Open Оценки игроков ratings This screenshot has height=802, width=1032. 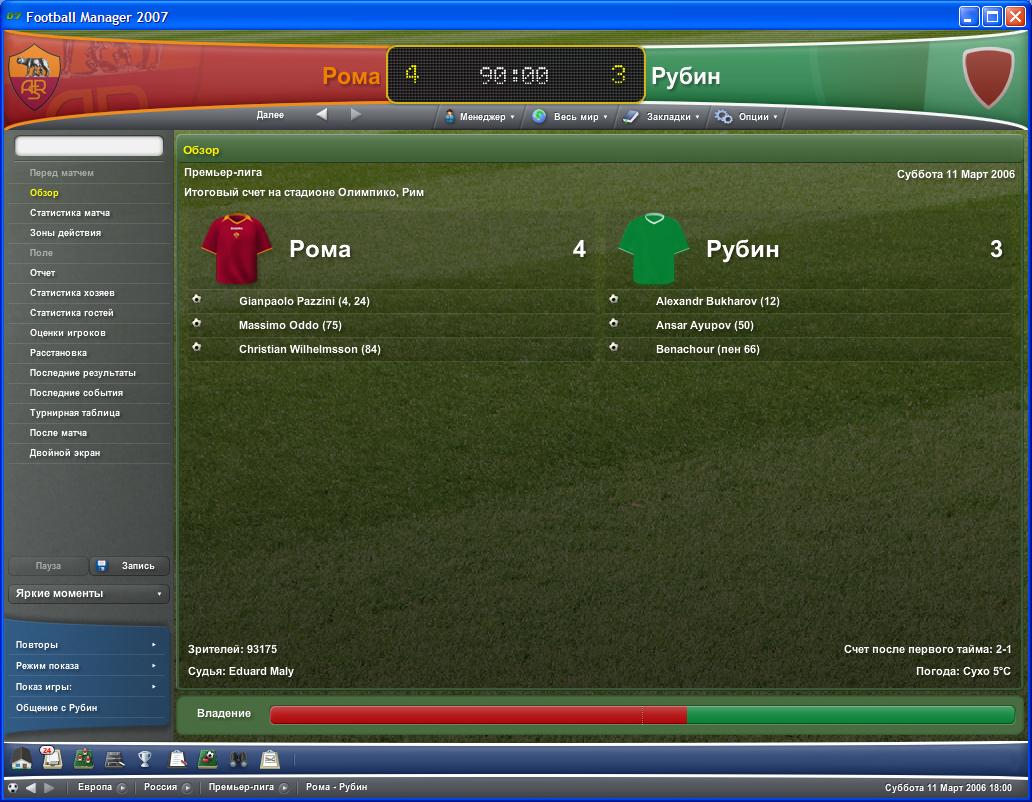[x=67, y=333]
